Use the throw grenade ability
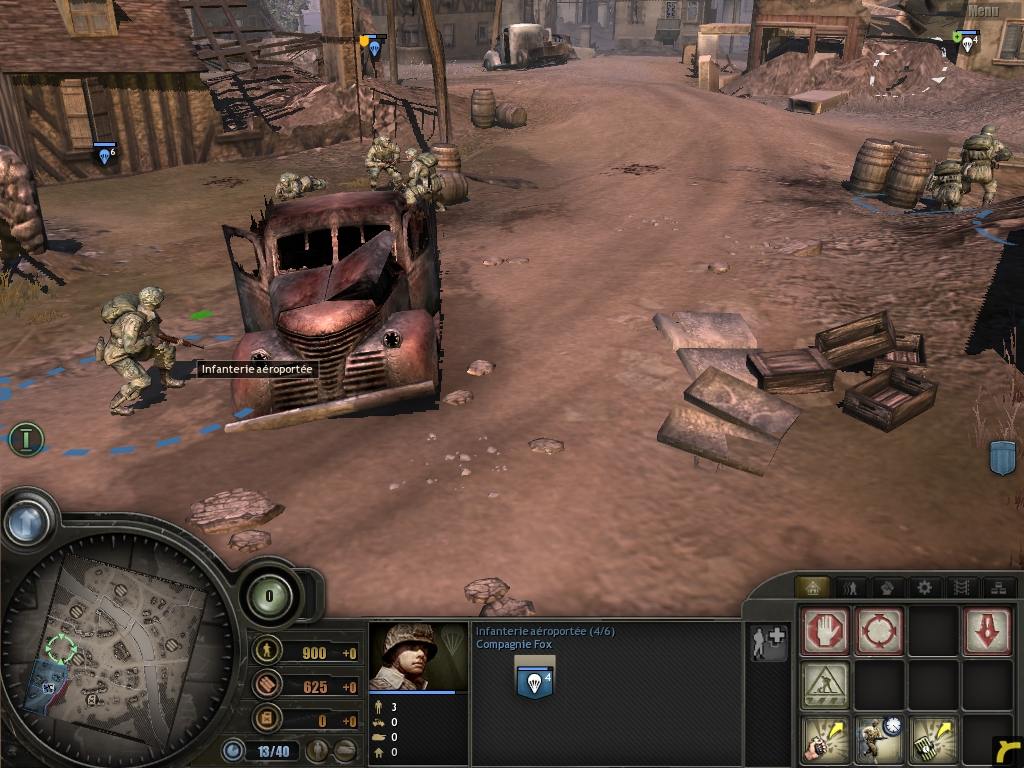This screenshot has height=768, width=1024. 825,740
